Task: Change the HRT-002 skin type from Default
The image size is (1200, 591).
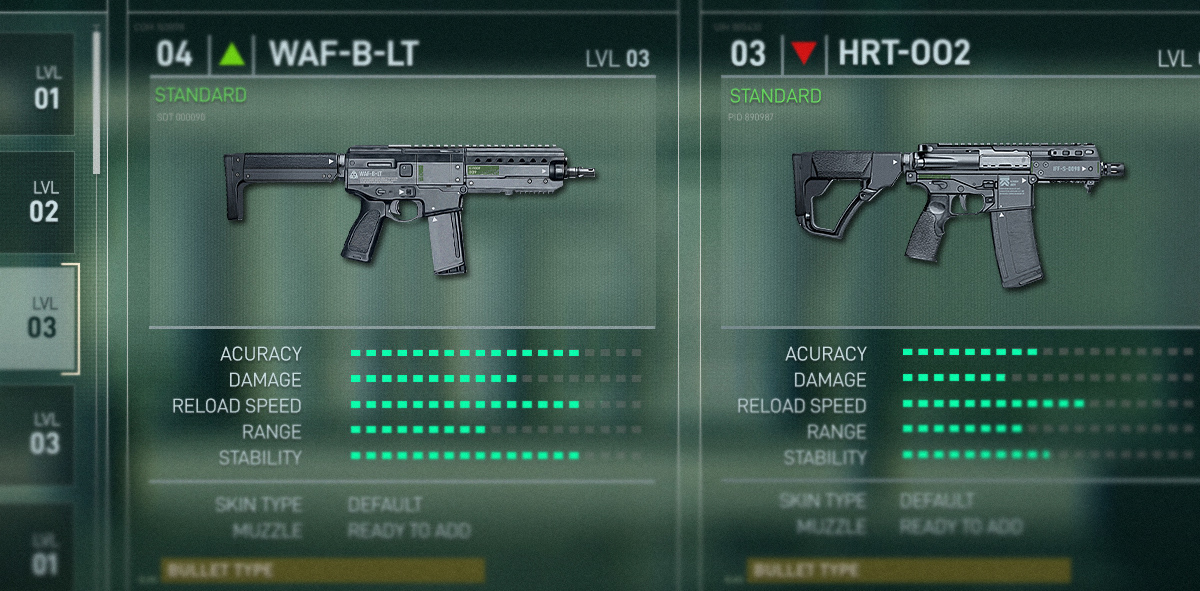Action: (937, 500)
